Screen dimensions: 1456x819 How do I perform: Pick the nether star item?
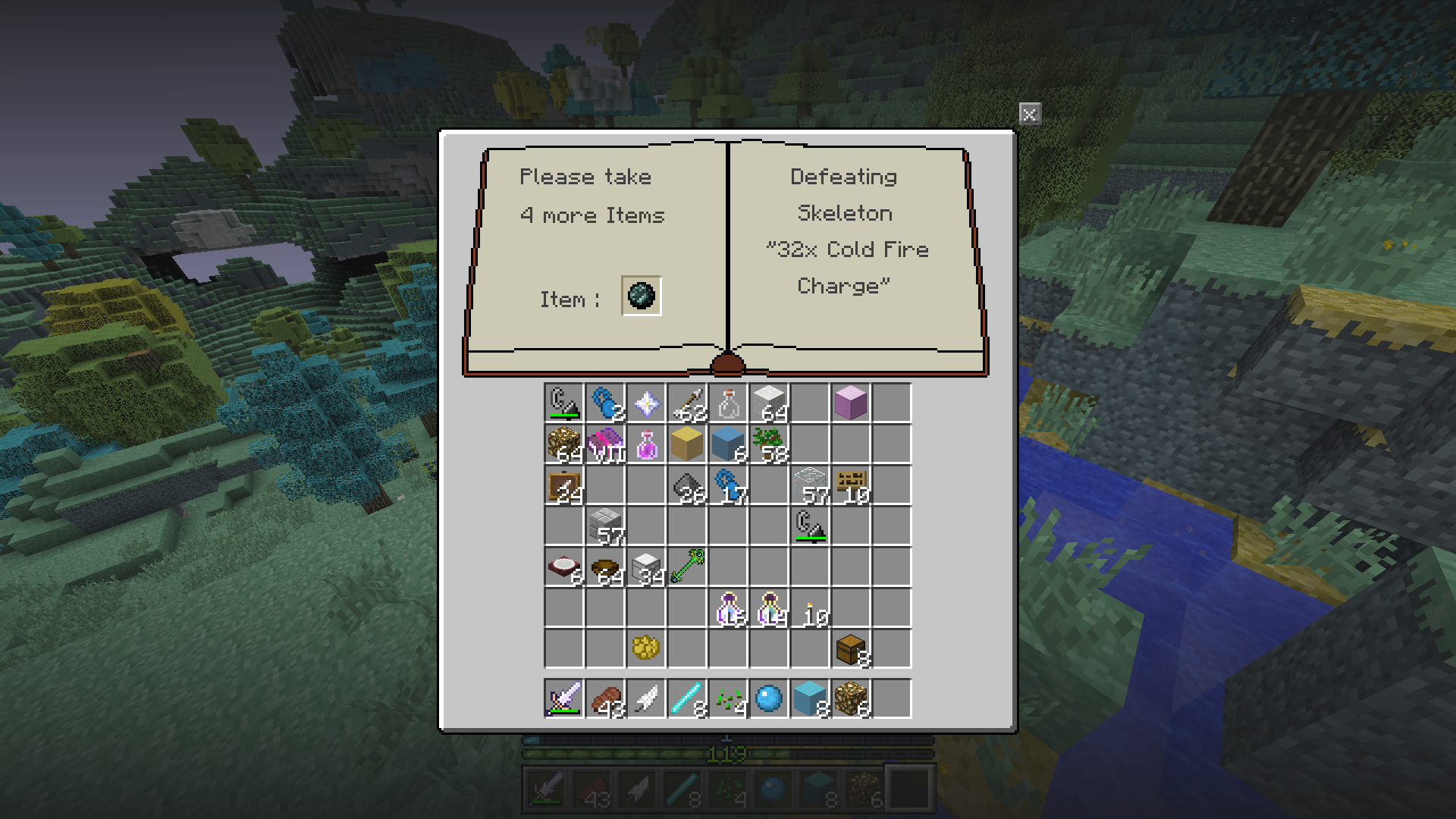646,403
